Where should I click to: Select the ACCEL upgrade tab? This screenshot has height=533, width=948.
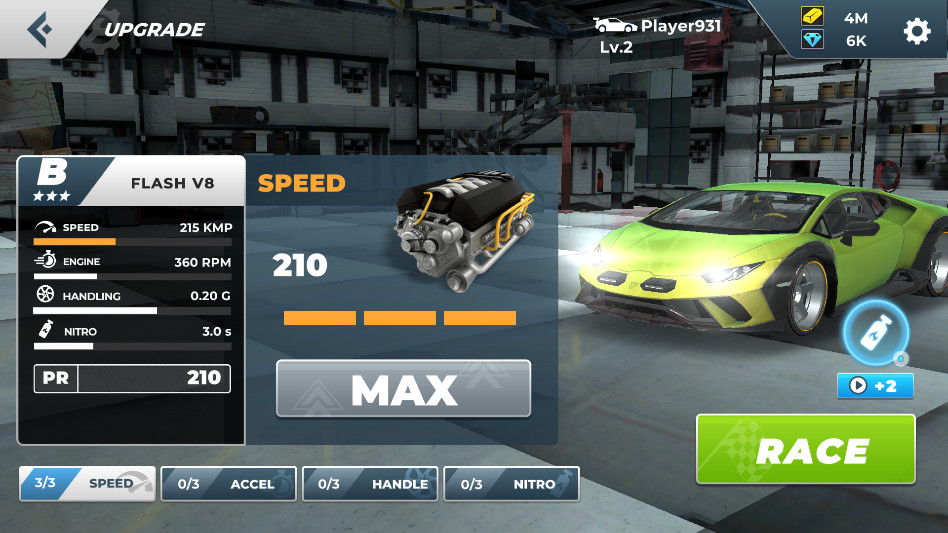[x=229, y=484]
